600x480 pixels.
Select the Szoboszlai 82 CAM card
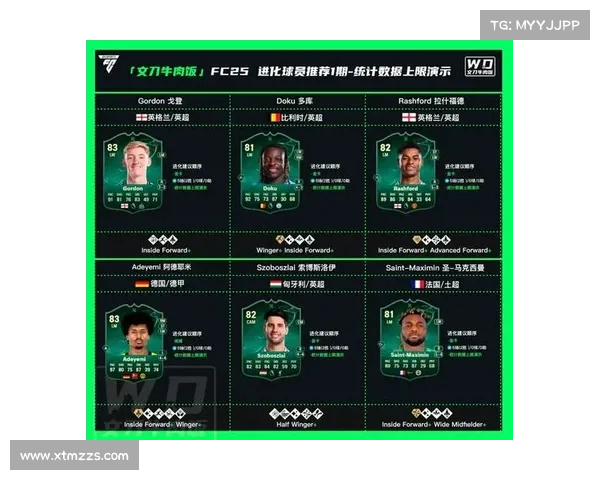[264, 347]
